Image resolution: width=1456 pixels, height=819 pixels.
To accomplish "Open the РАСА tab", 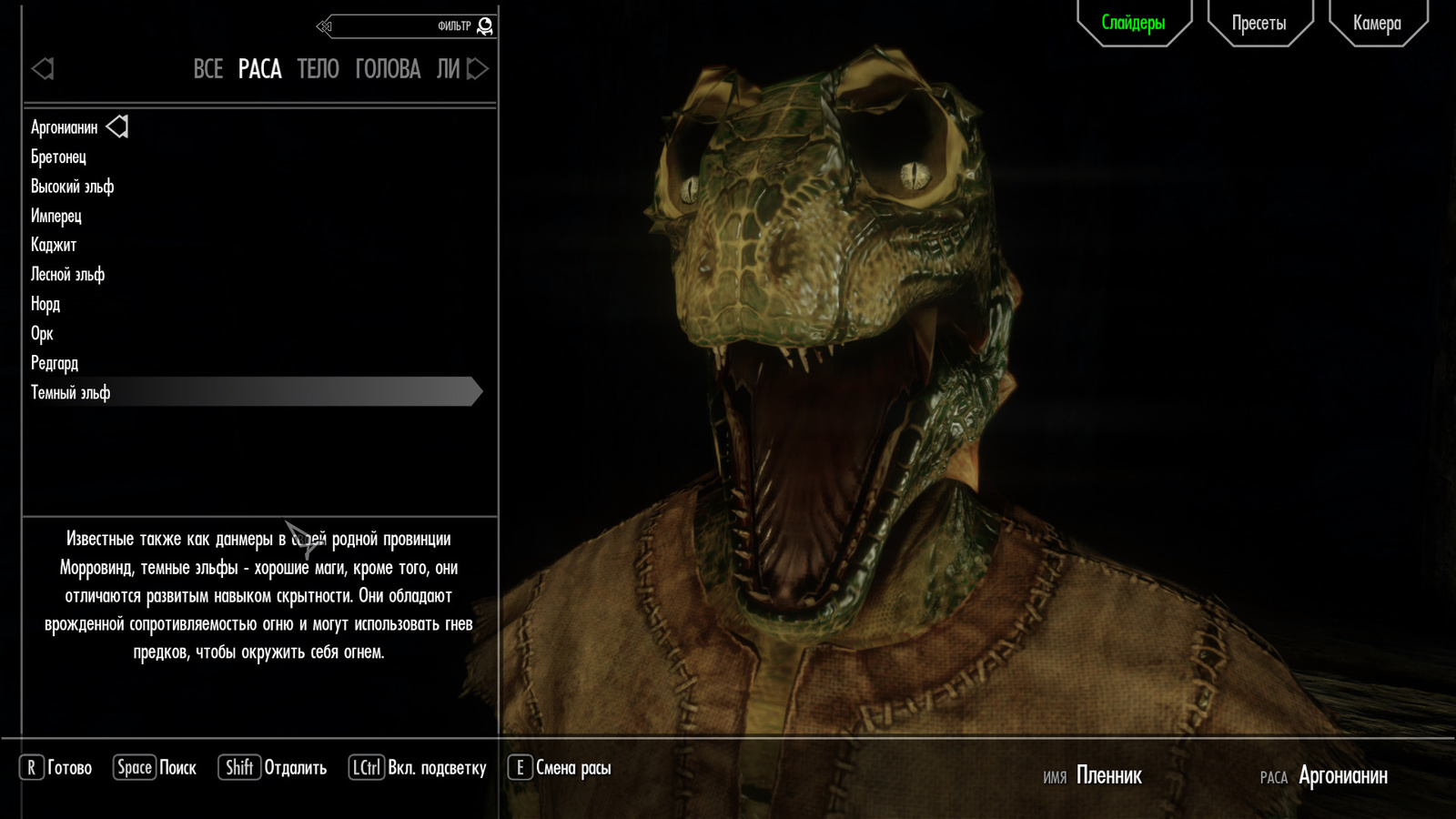I will (x=260, y=69).
